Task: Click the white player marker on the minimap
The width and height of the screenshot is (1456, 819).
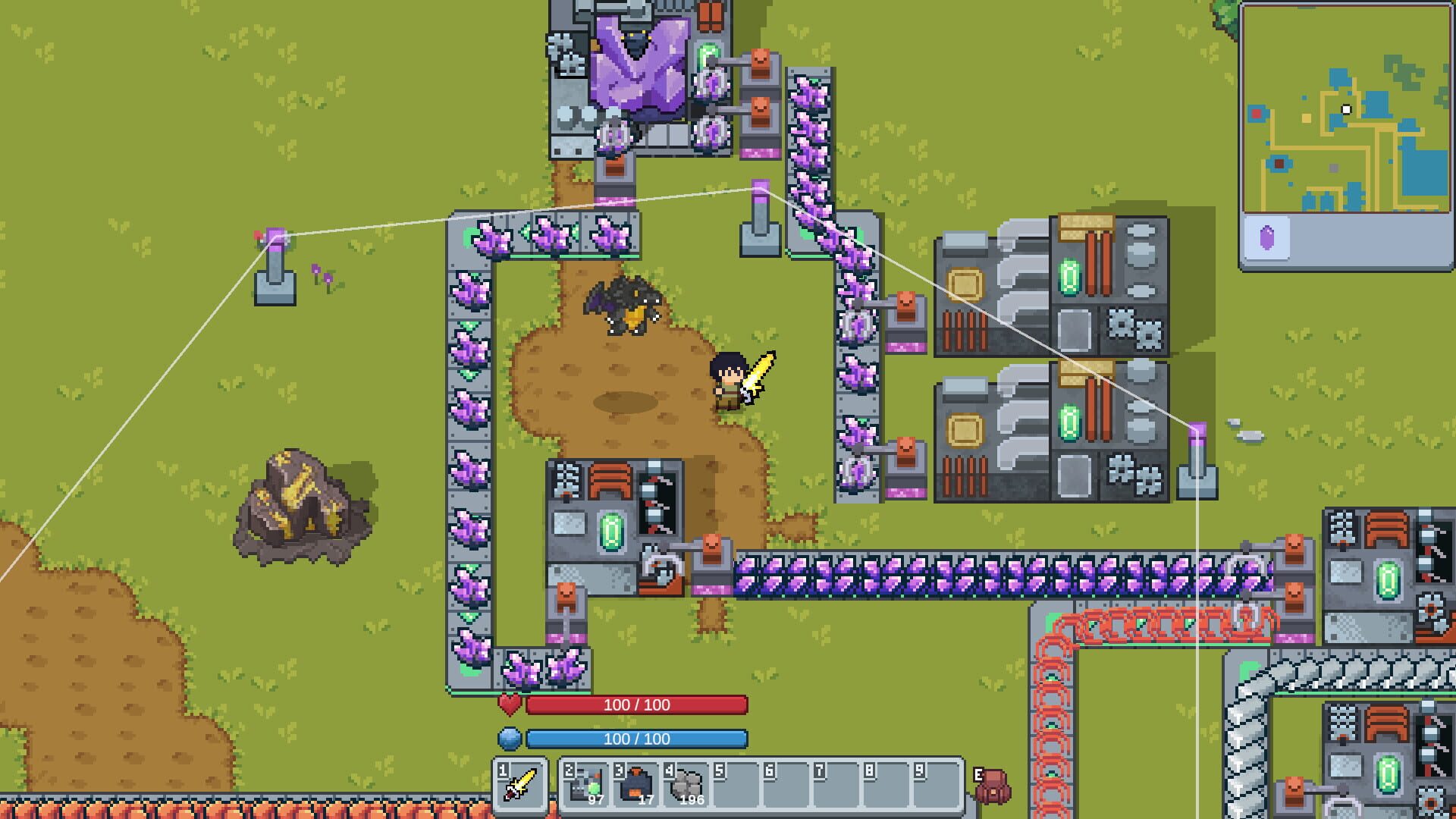Action: click(1345, 109)
